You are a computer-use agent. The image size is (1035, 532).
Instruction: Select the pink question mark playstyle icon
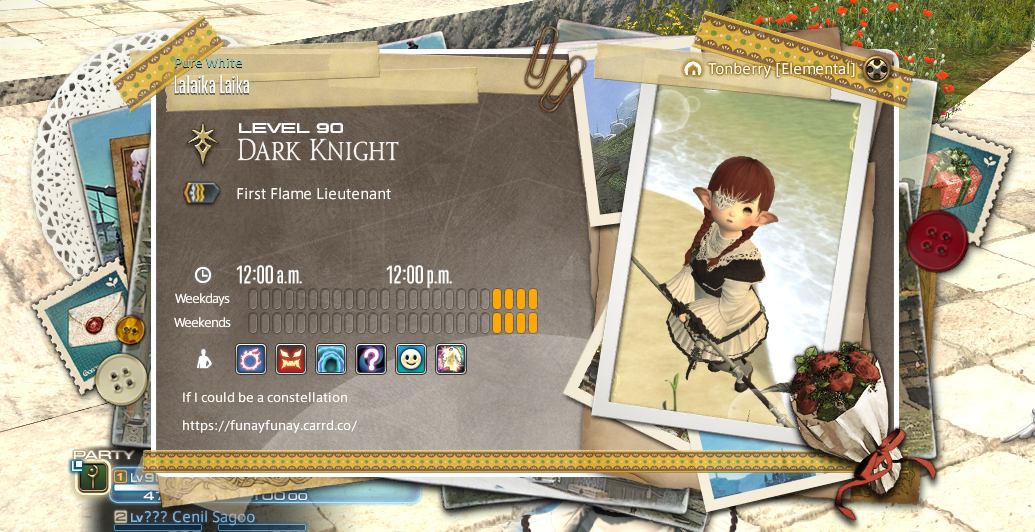point(371,358)
